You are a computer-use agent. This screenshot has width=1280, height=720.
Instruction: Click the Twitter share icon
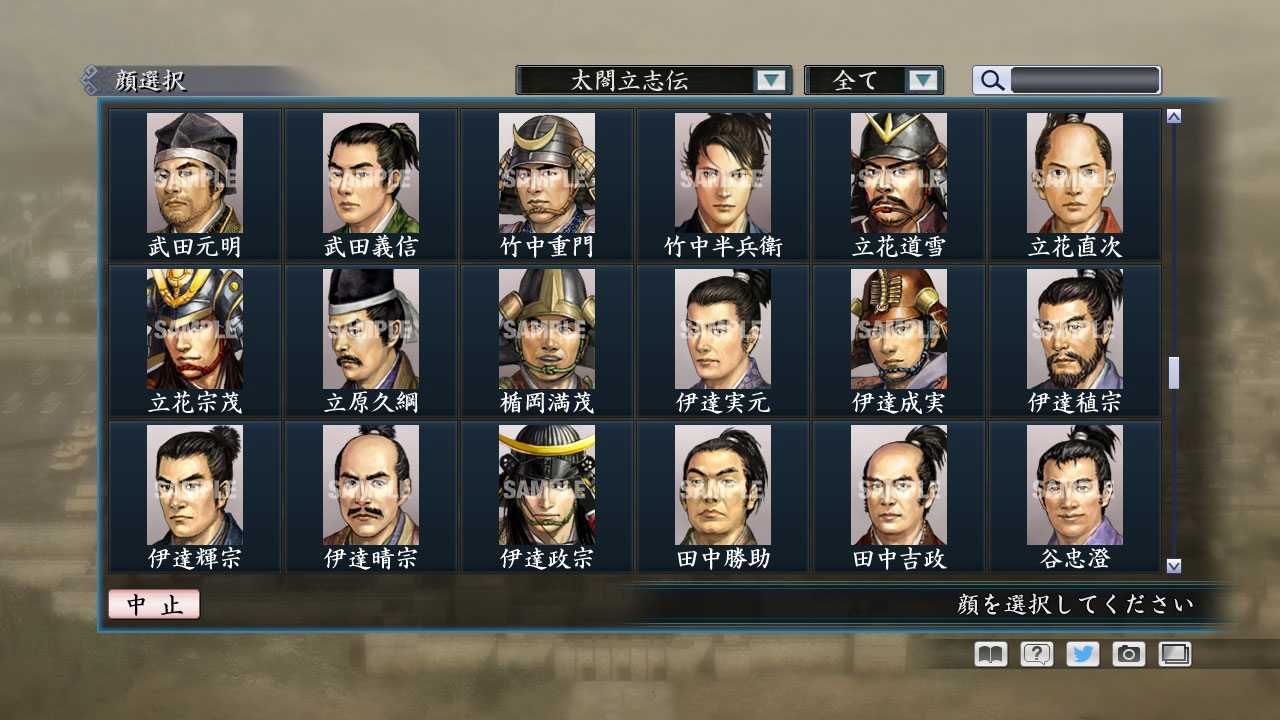[1081, 654]
